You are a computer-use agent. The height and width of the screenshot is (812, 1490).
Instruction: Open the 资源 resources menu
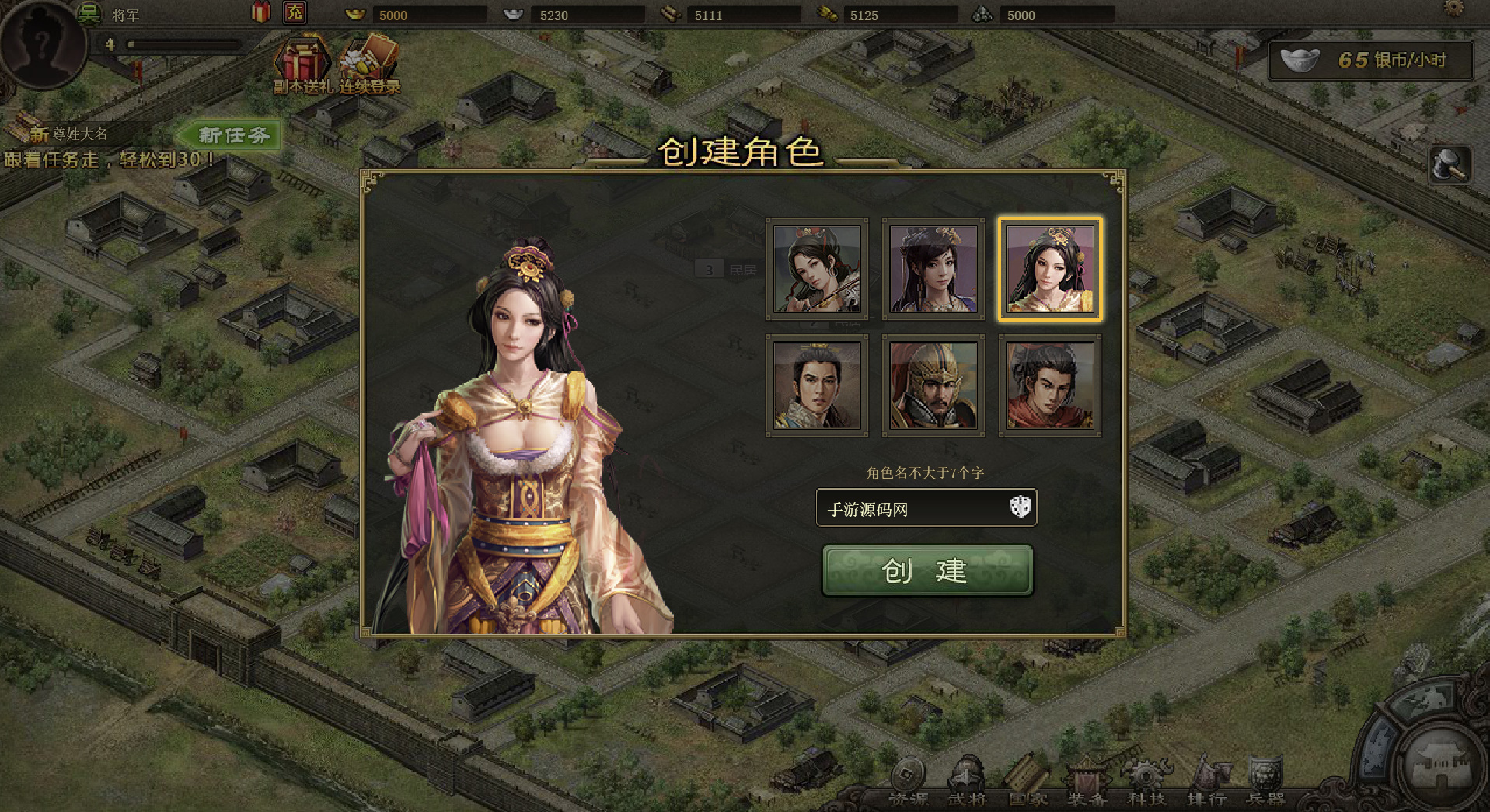[x=908, y=781]
